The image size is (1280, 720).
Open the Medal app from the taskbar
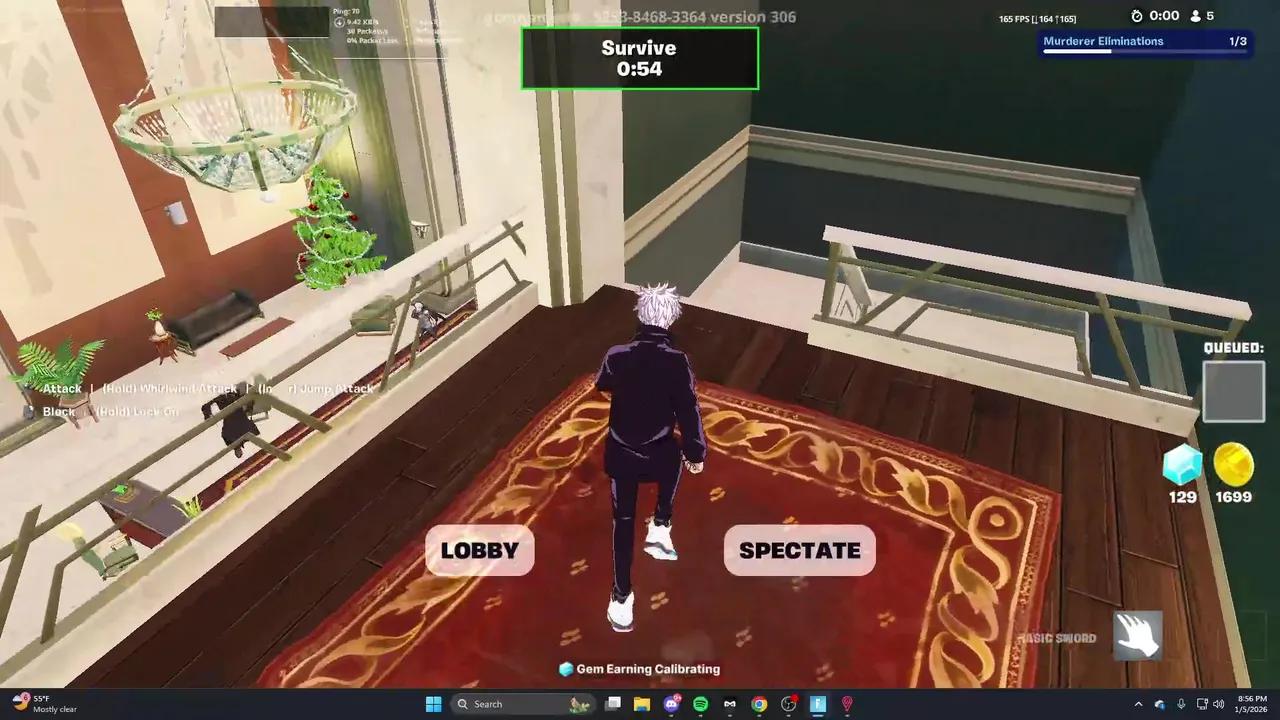pyautogui.click(x=729, y=704)
